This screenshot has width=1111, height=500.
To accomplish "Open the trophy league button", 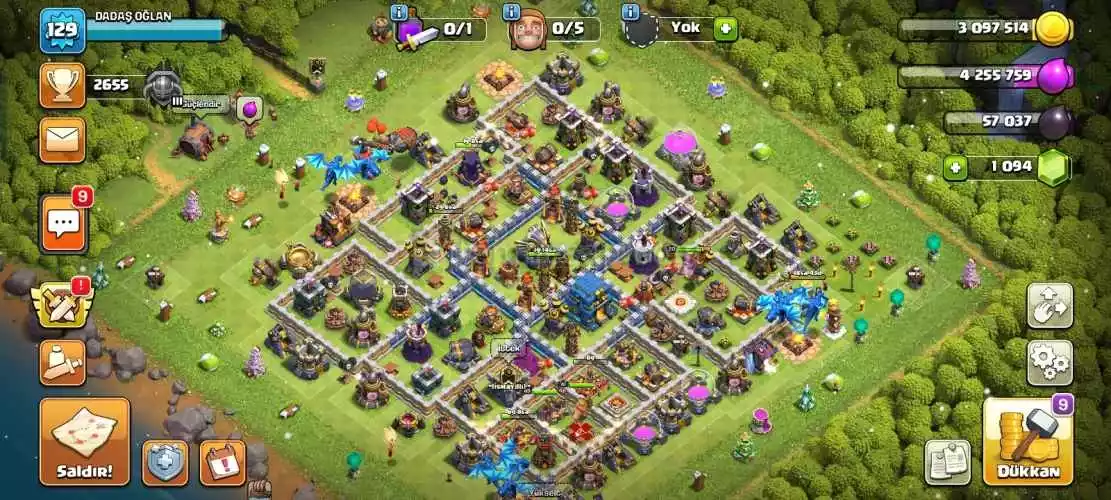I will (62, 86).
